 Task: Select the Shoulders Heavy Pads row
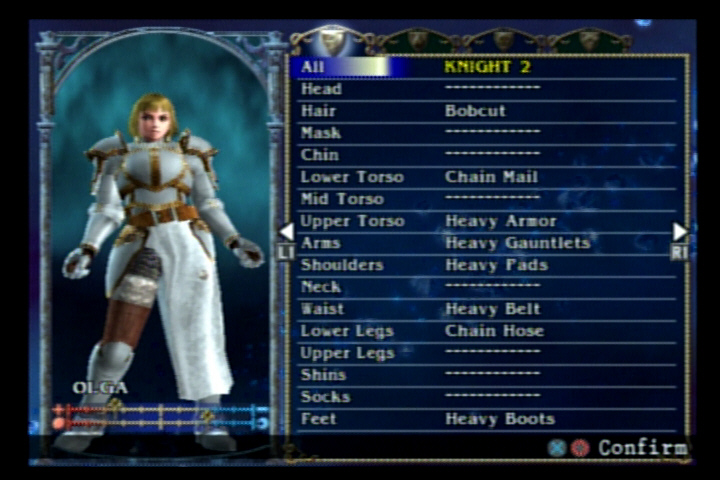pyautogui.click(x=488, y=265)
